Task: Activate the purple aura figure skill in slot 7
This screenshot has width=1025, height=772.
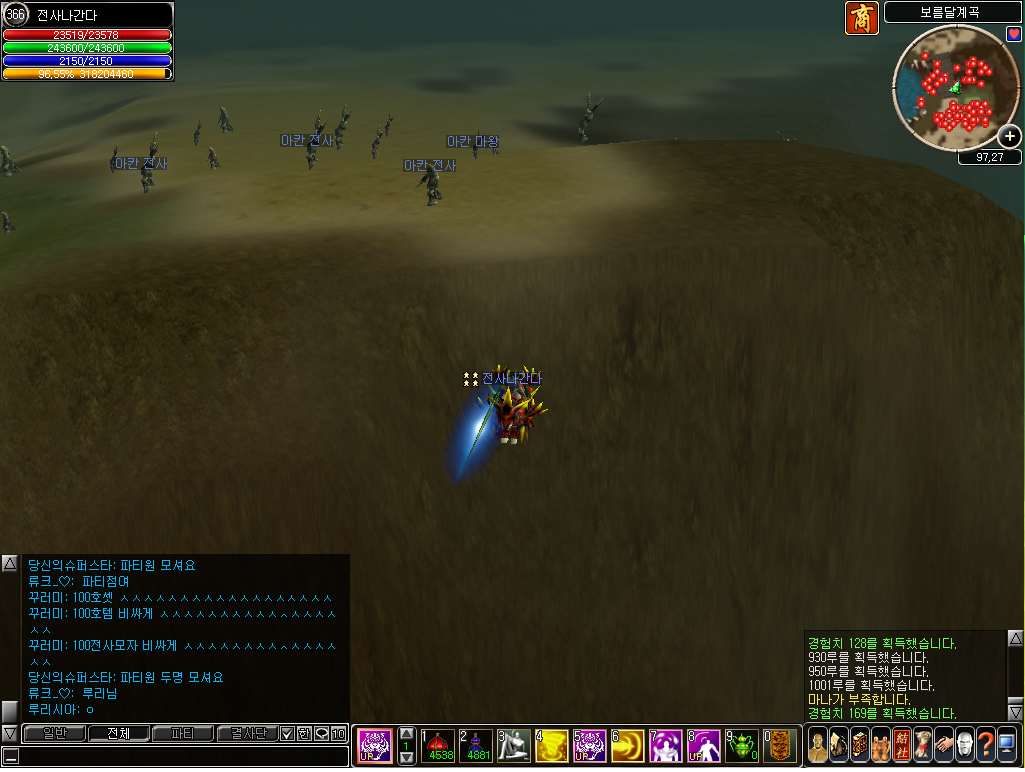Action: pos(666,745)
